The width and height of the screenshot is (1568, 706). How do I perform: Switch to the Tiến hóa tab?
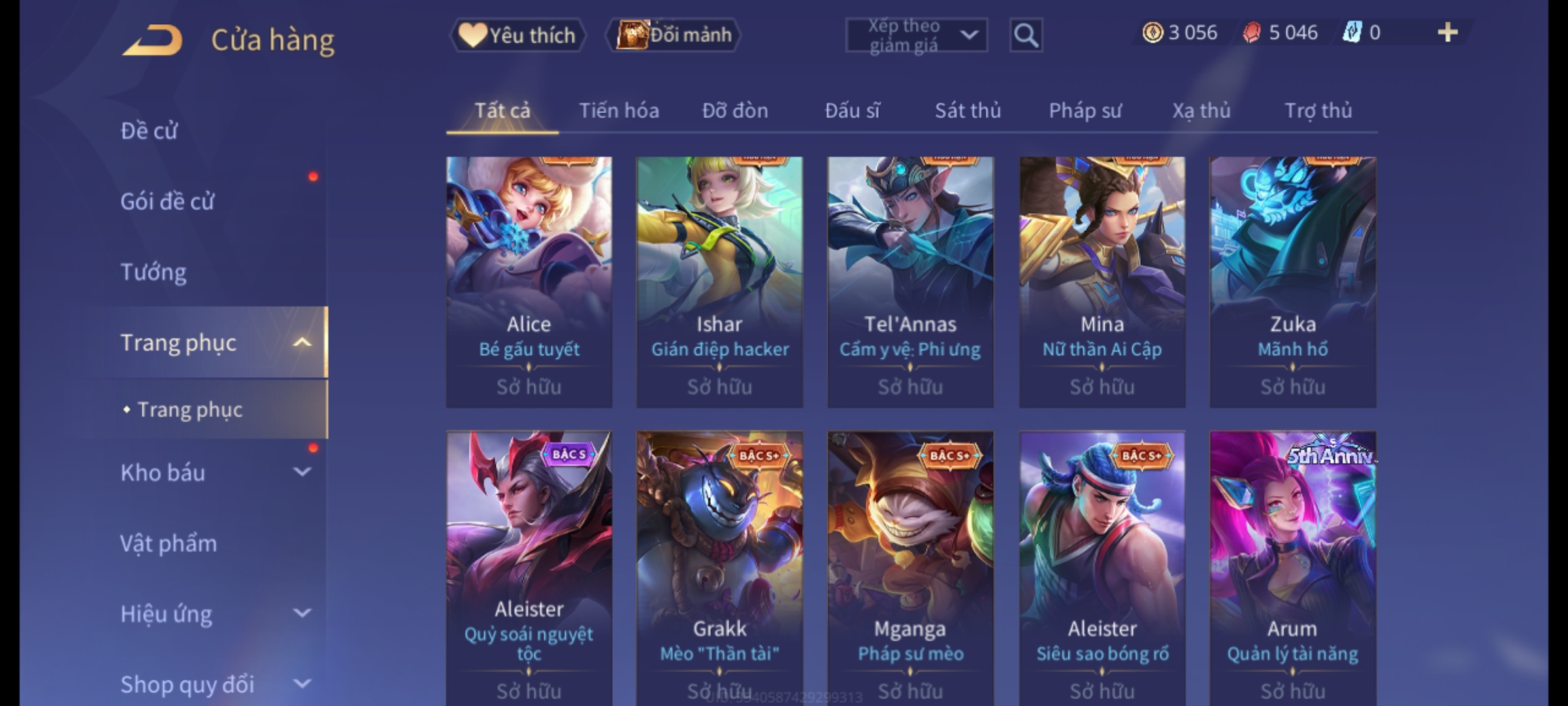(619, 110)
